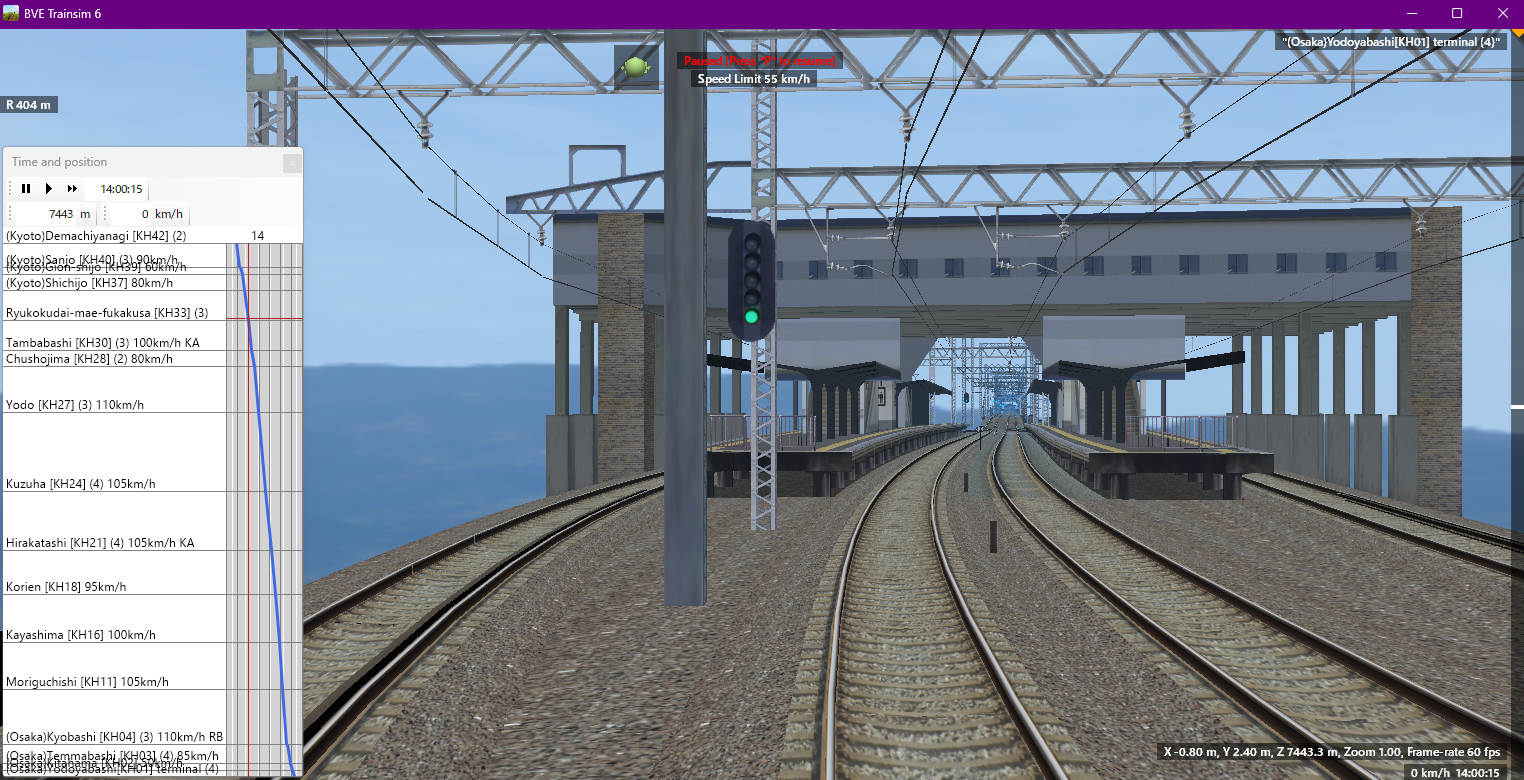This screenshot has height=780, width=1524.
Task: Click the green aspect of the trackside signal
Action: pos(750,315)
